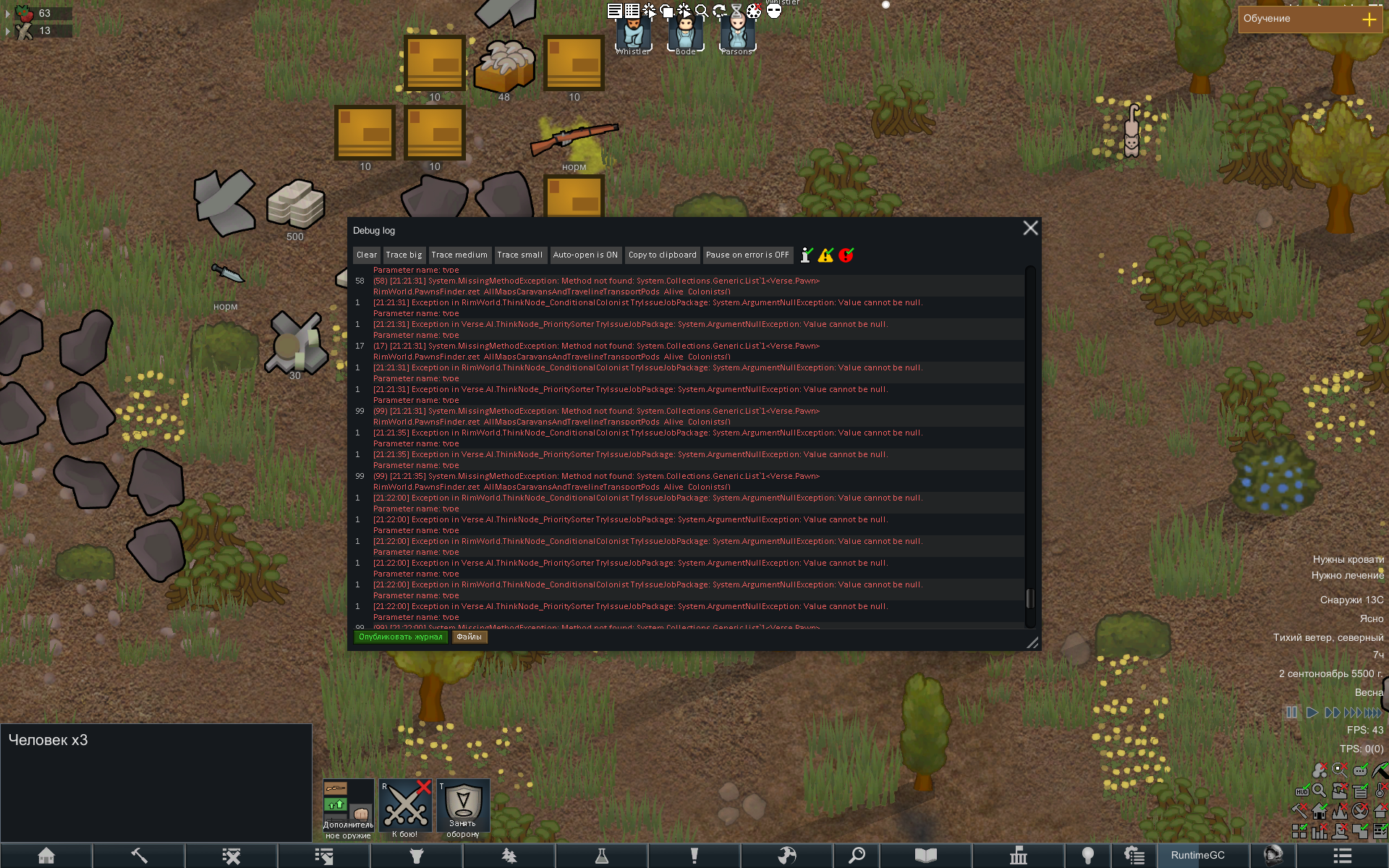Copy the log to clipboard
This screenshot has height=868, width=1389.
click(x=662, y=255)
